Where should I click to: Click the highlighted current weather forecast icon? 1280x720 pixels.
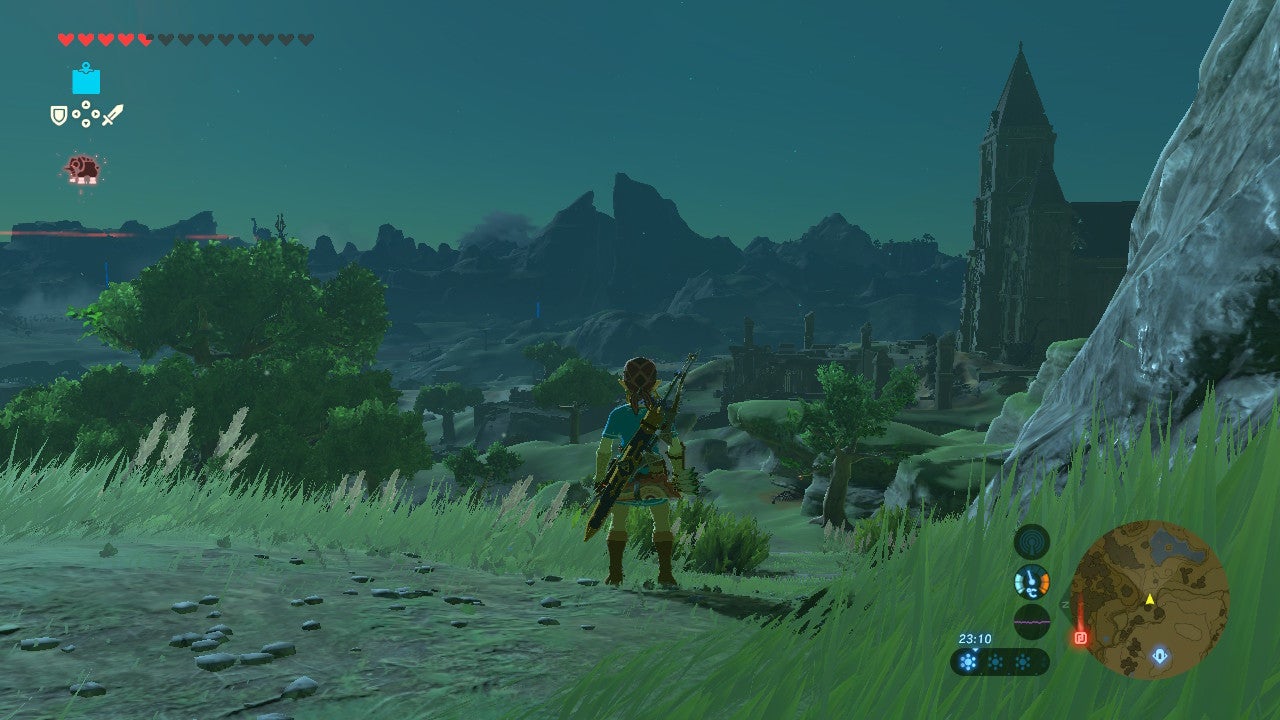point(968,661)
